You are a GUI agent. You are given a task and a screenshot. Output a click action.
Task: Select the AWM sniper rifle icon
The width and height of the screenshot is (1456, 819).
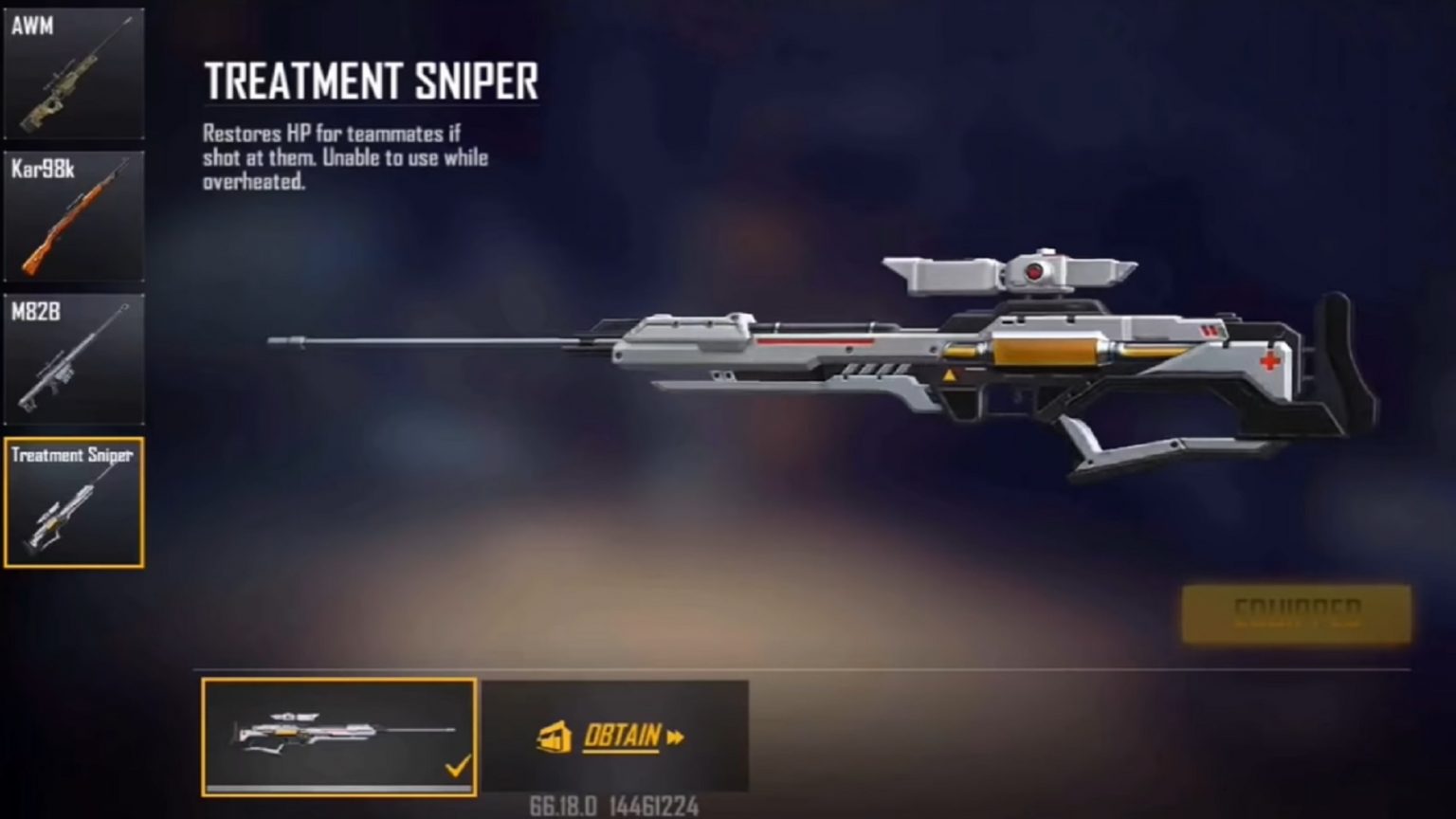(x=74, y=74)
